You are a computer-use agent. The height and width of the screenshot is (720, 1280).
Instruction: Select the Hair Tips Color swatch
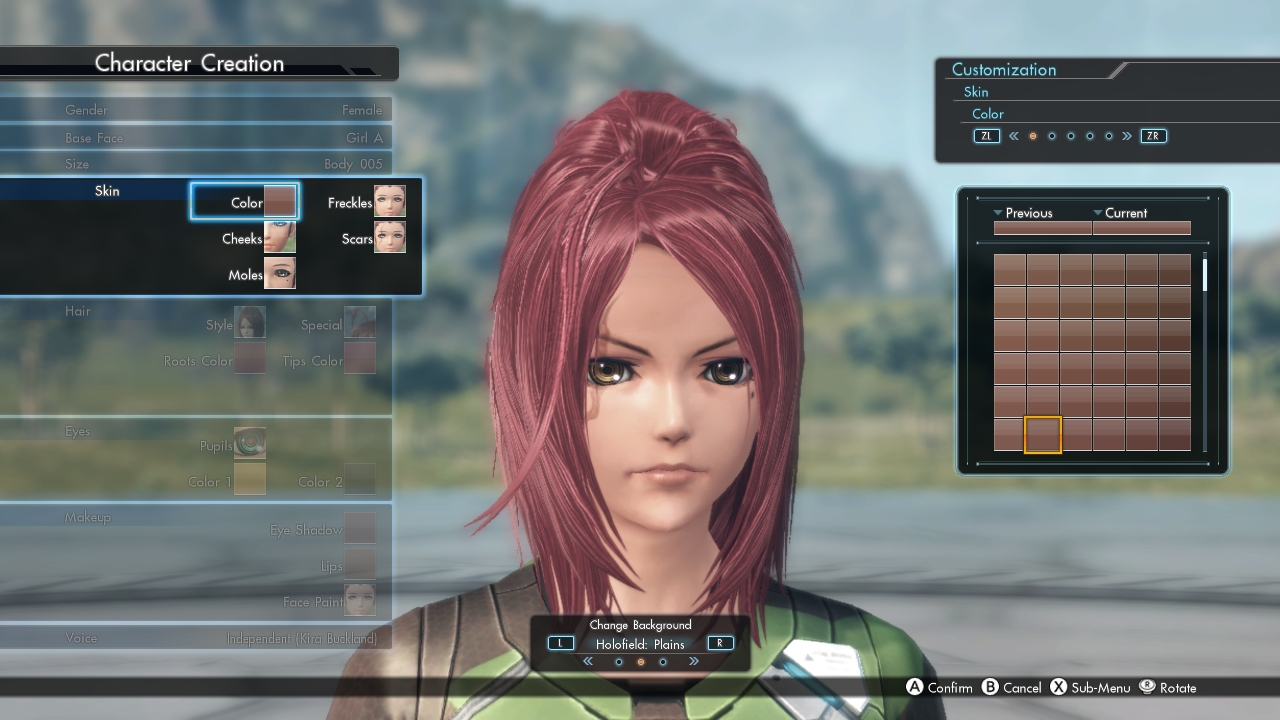click(x=359, y=359)
